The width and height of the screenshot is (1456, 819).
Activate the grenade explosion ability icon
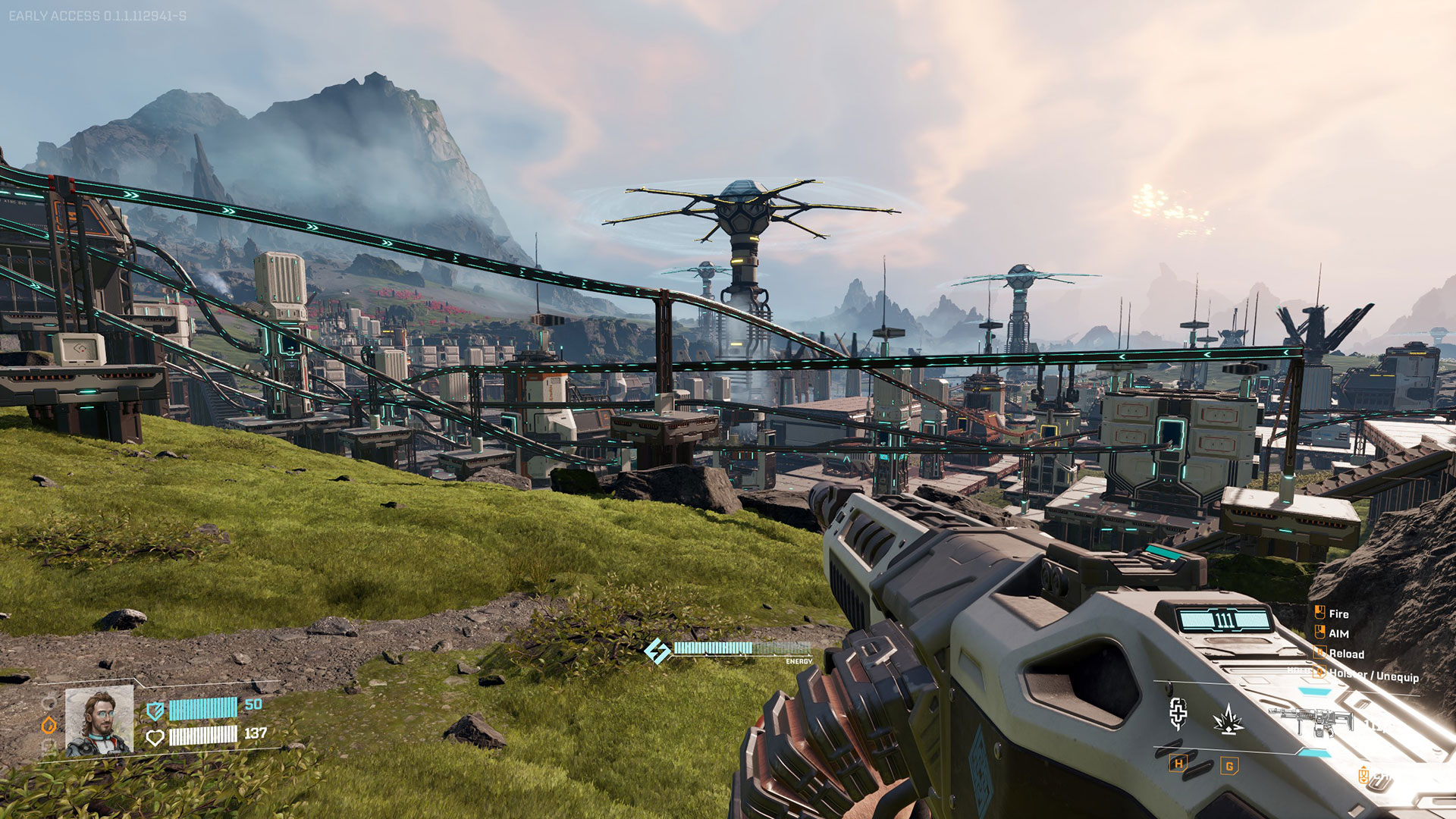[1227, 719]
